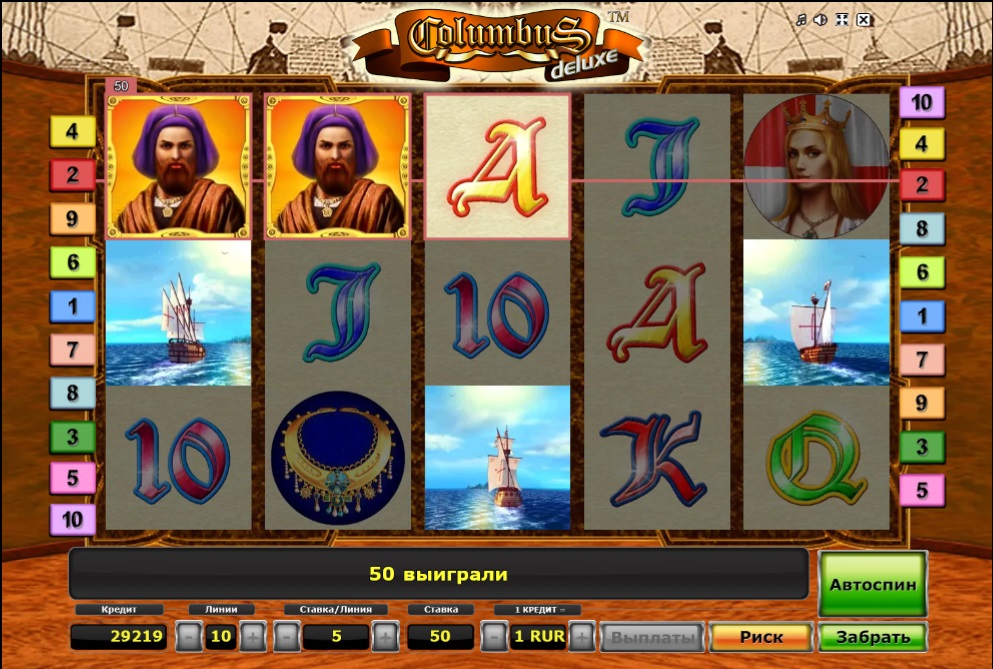Decrease the 1 Кредит RUR value
This screenshot has width=993, height=669.
(x=494, y=636)
